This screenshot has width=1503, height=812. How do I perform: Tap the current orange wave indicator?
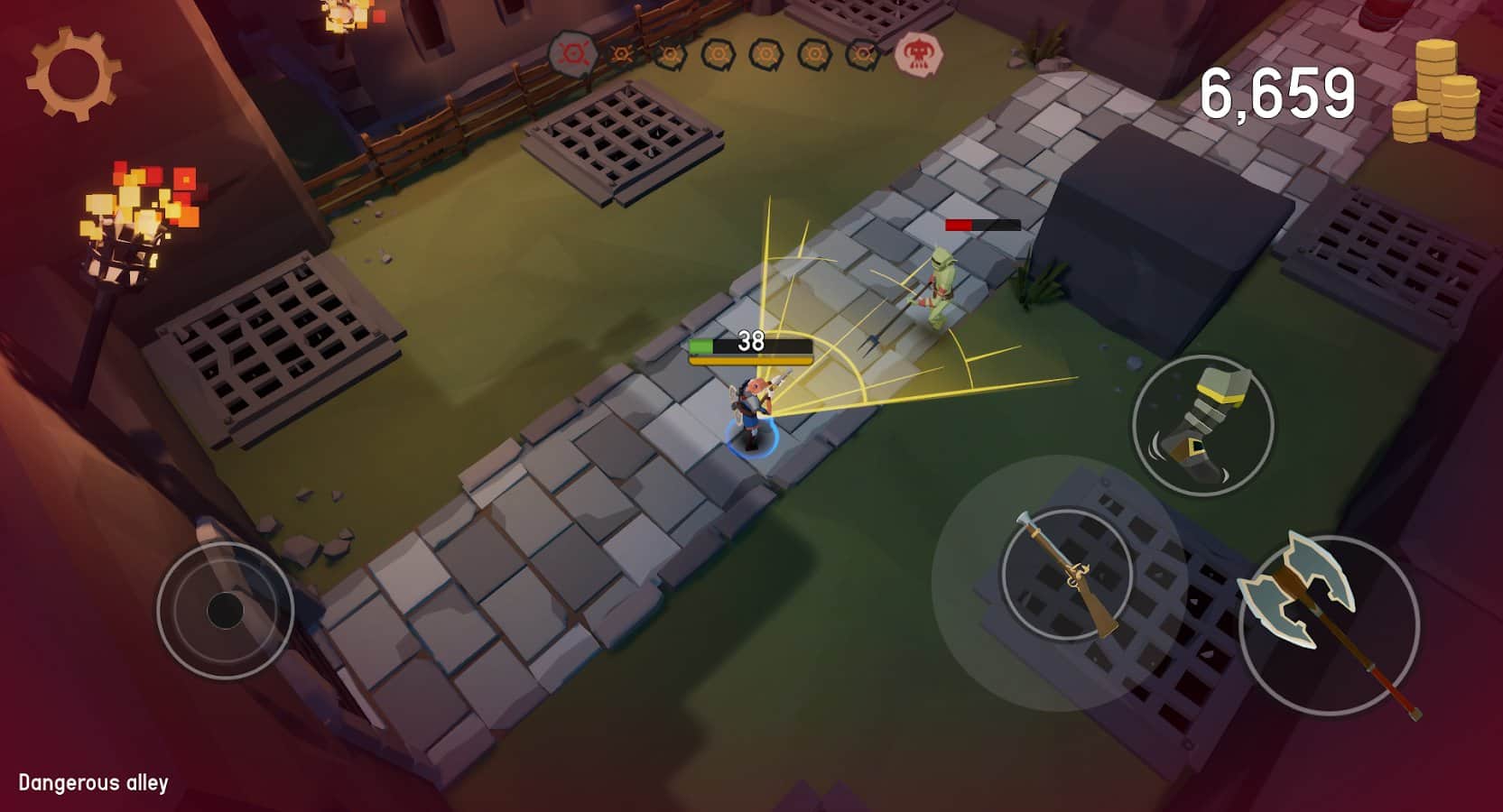tap(622, 54)
